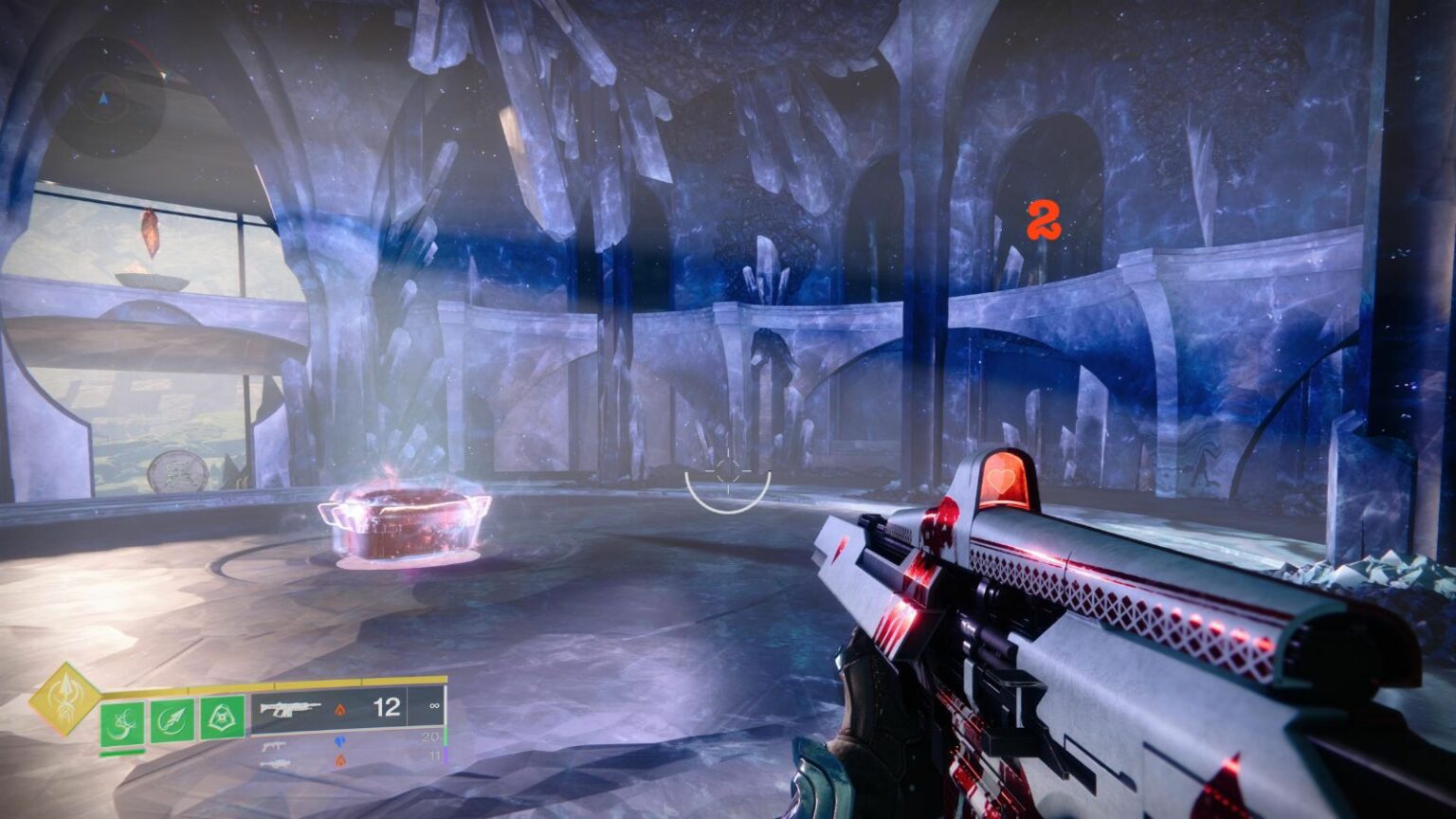Click the ammo count "12"

click(385, 708)
